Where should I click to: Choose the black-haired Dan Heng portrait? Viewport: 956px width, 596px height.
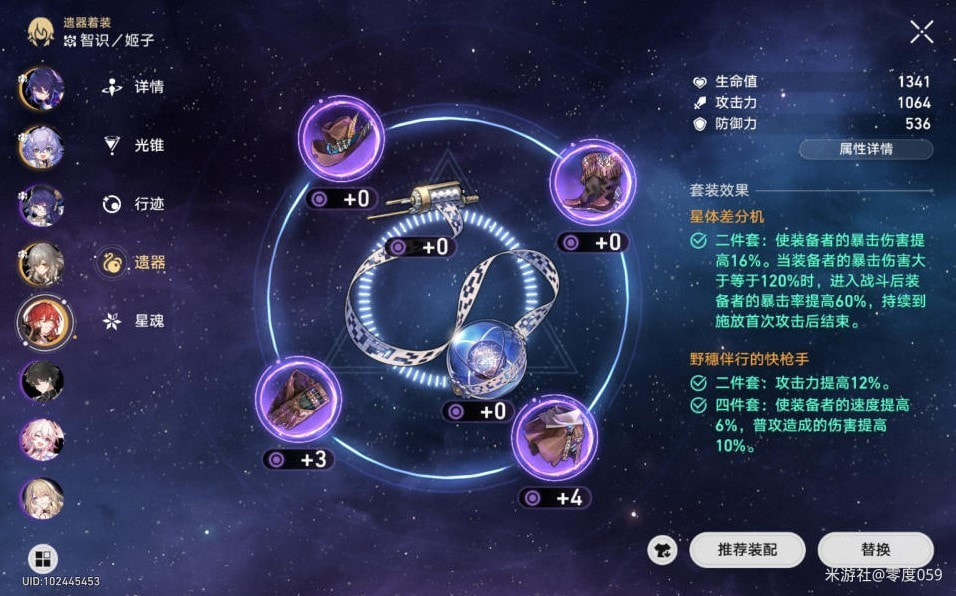(43, 380)
